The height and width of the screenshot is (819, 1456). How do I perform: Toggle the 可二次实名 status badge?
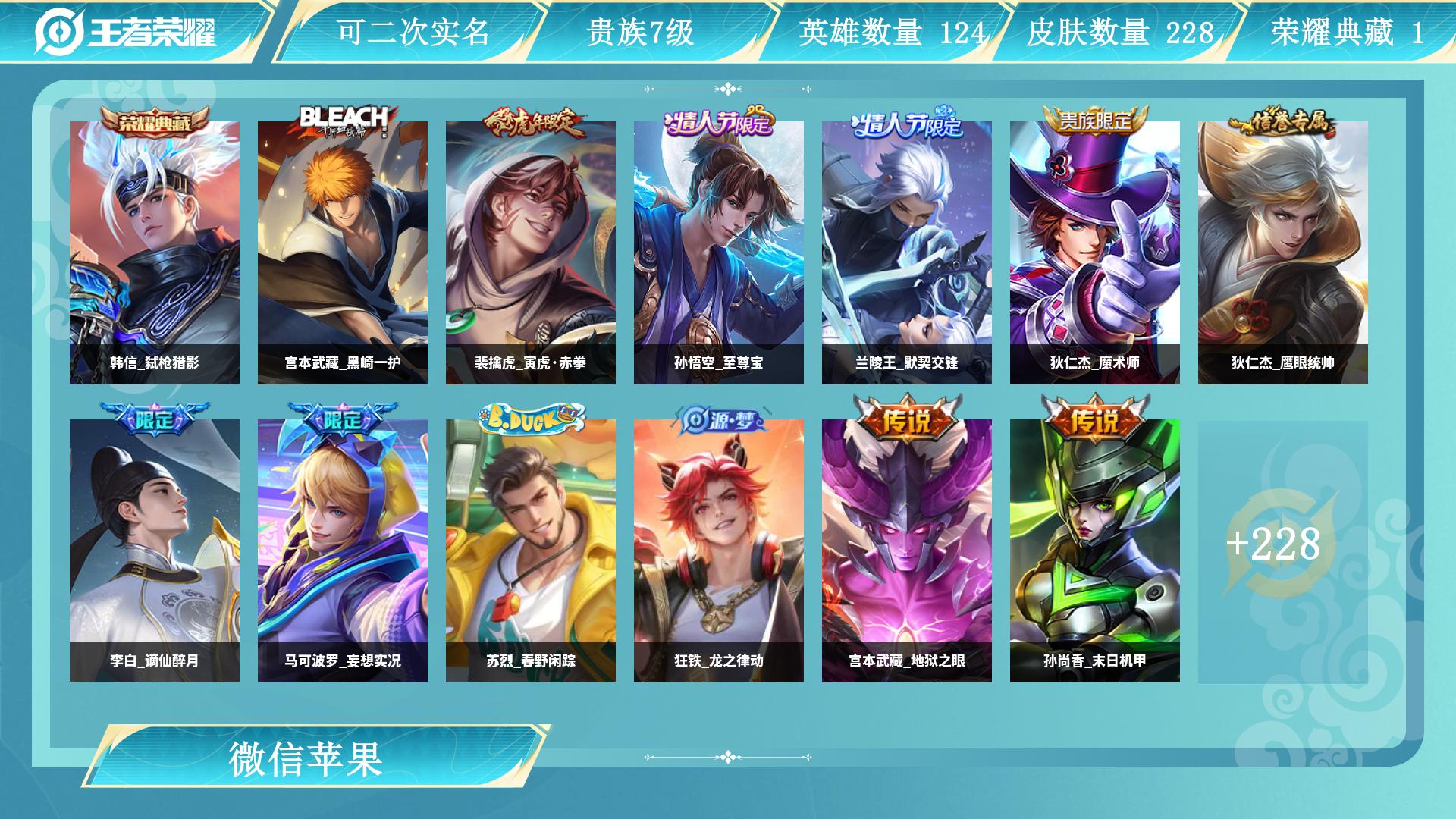[x=413, y=30]
